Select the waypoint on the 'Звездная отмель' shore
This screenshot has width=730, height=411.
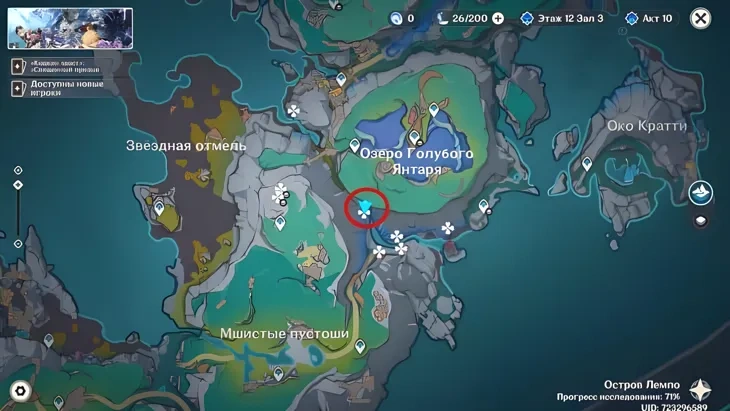(159, 208)
